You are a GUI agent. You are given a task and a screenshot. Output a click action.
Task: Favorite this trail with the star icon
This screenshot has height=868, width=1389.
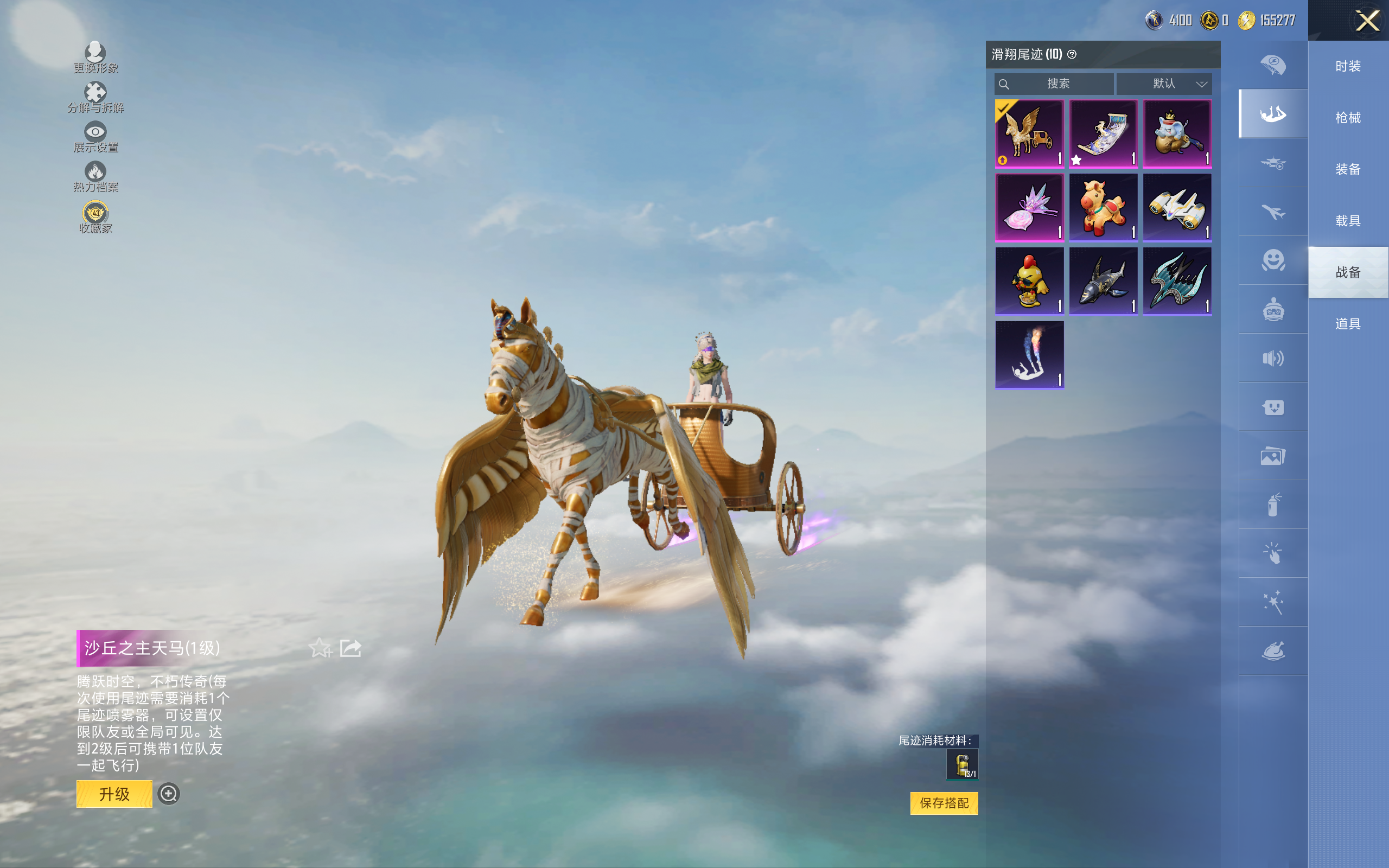point(320,648)
